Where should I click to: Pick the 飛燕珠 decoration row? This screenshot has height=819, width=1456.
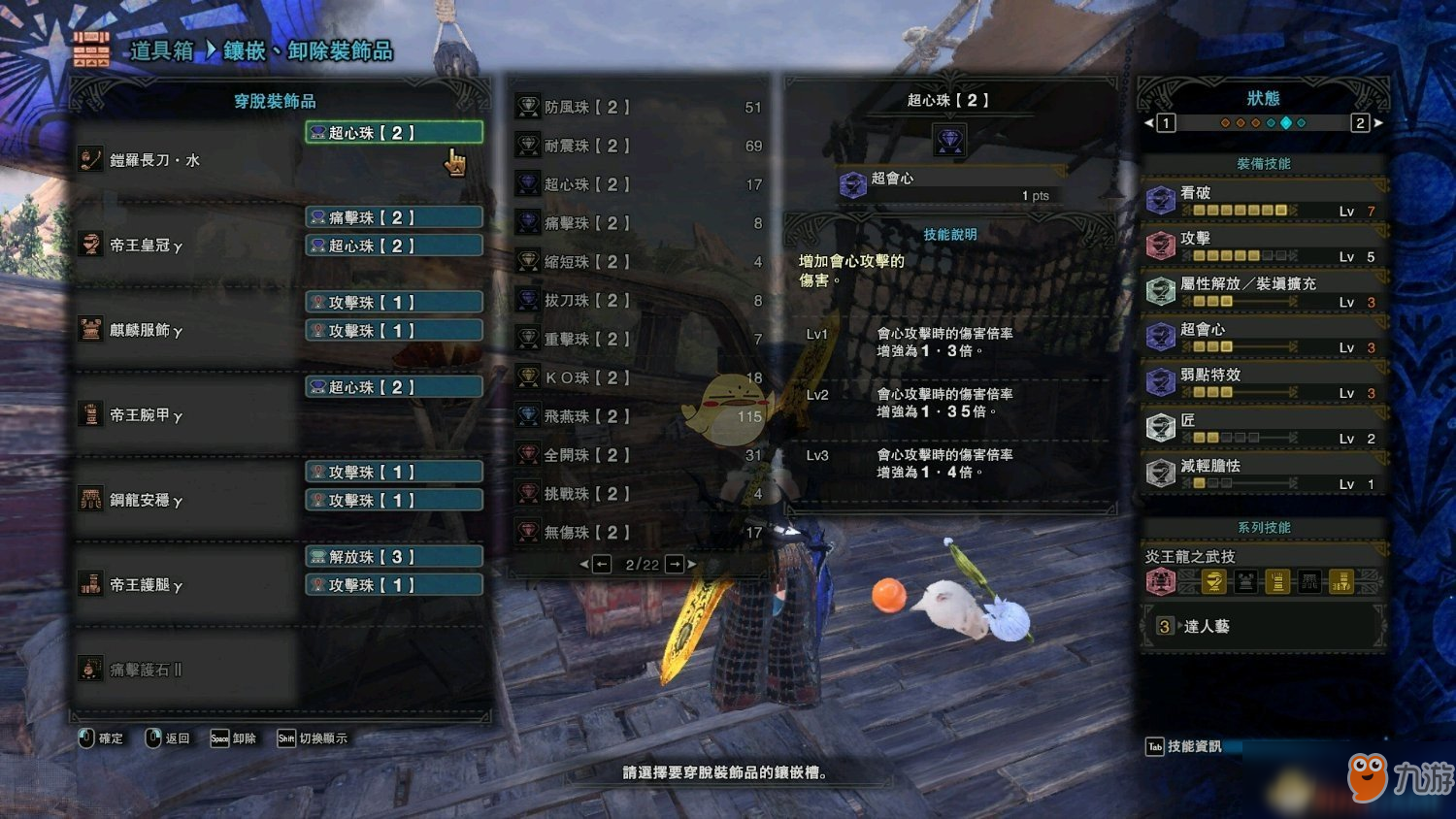pyautogui.click(x=641, y=416)
